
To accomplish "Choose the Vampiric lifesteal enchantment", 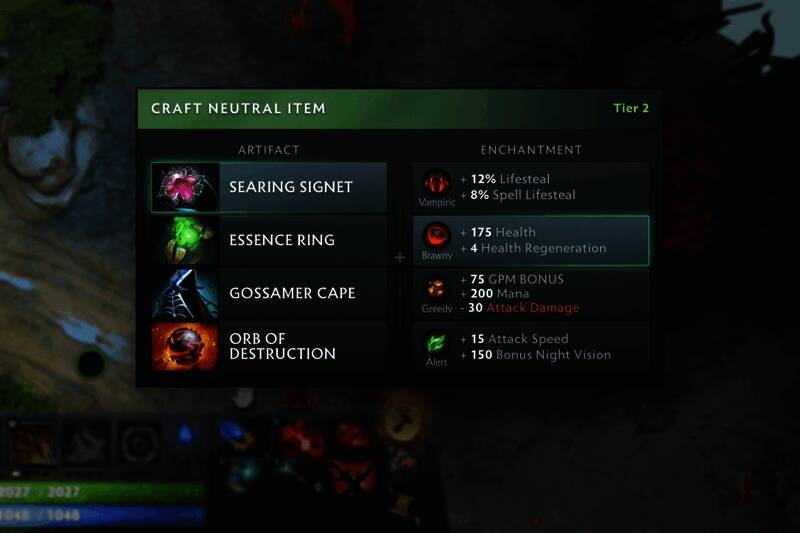I will click(x=531, y=187).
